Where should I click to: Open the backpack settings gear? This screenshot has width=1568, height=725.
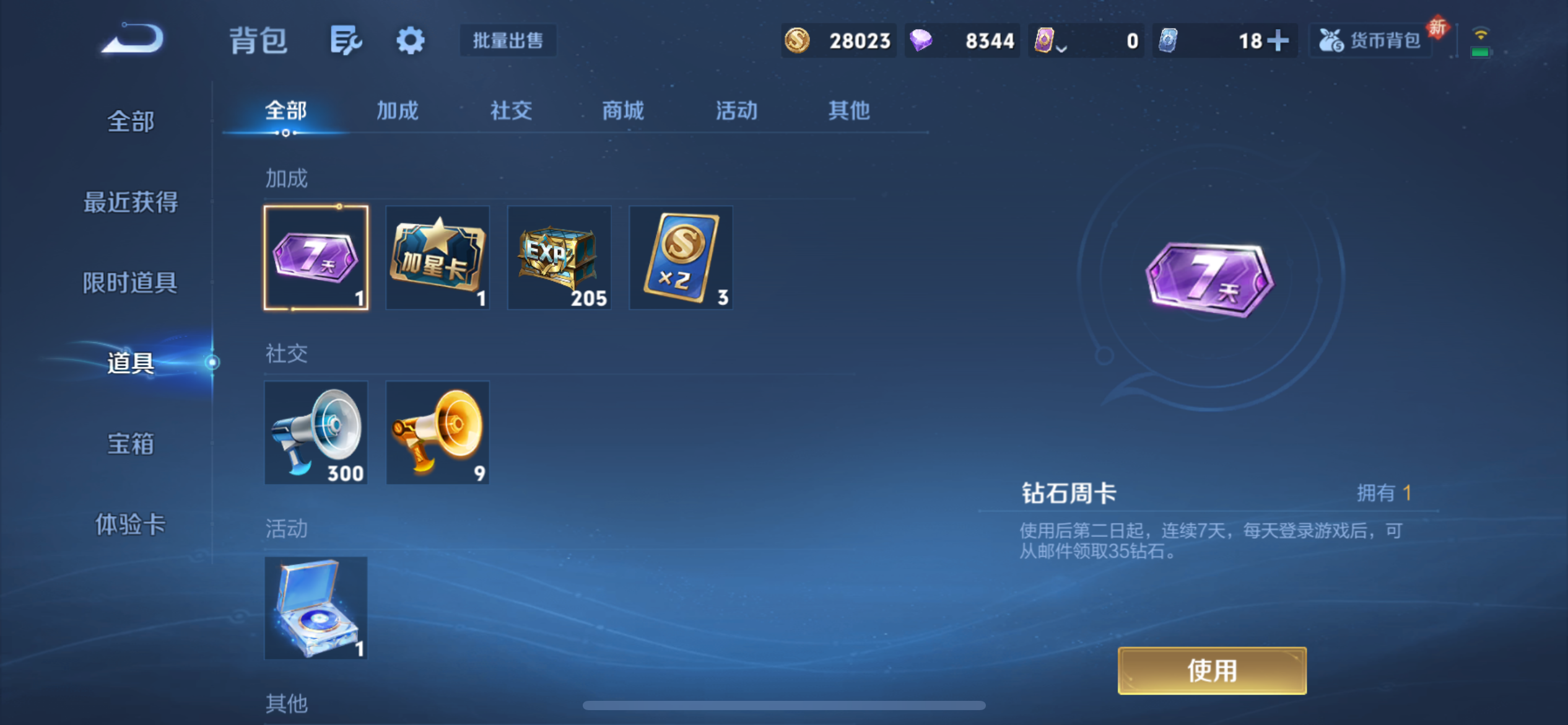tap(410, 40)
